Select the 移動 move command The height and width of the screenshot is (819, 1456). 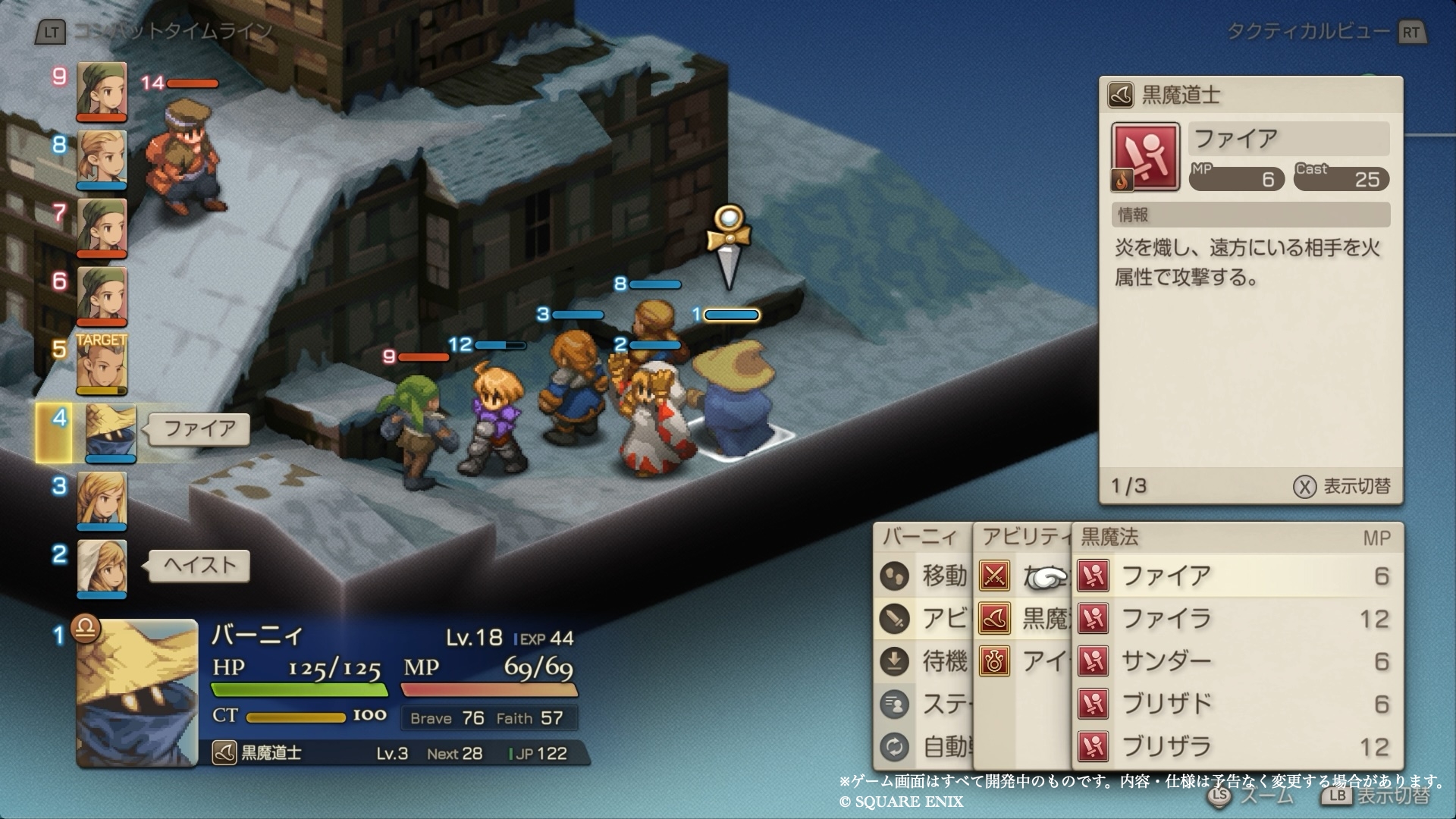coord(924,576)
